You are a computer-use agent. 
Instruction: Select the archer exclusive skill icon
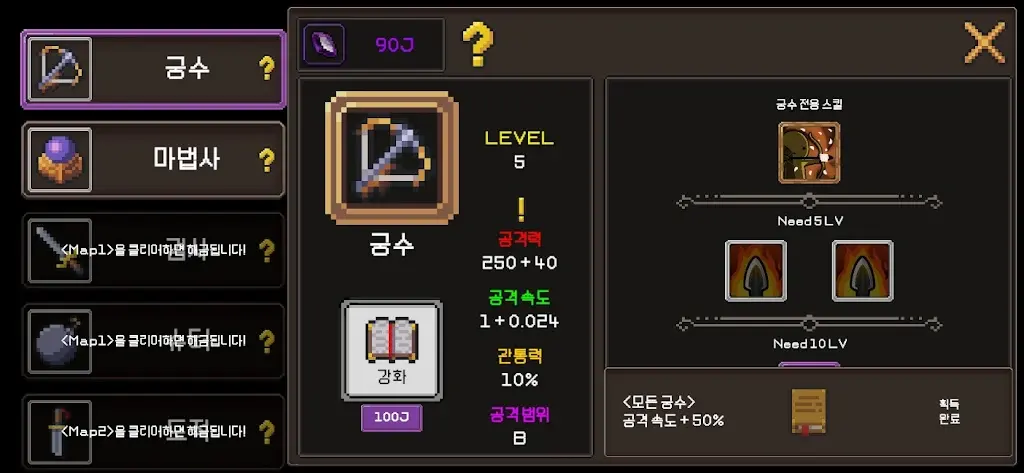pyautogui.click(x=809, y=152)
